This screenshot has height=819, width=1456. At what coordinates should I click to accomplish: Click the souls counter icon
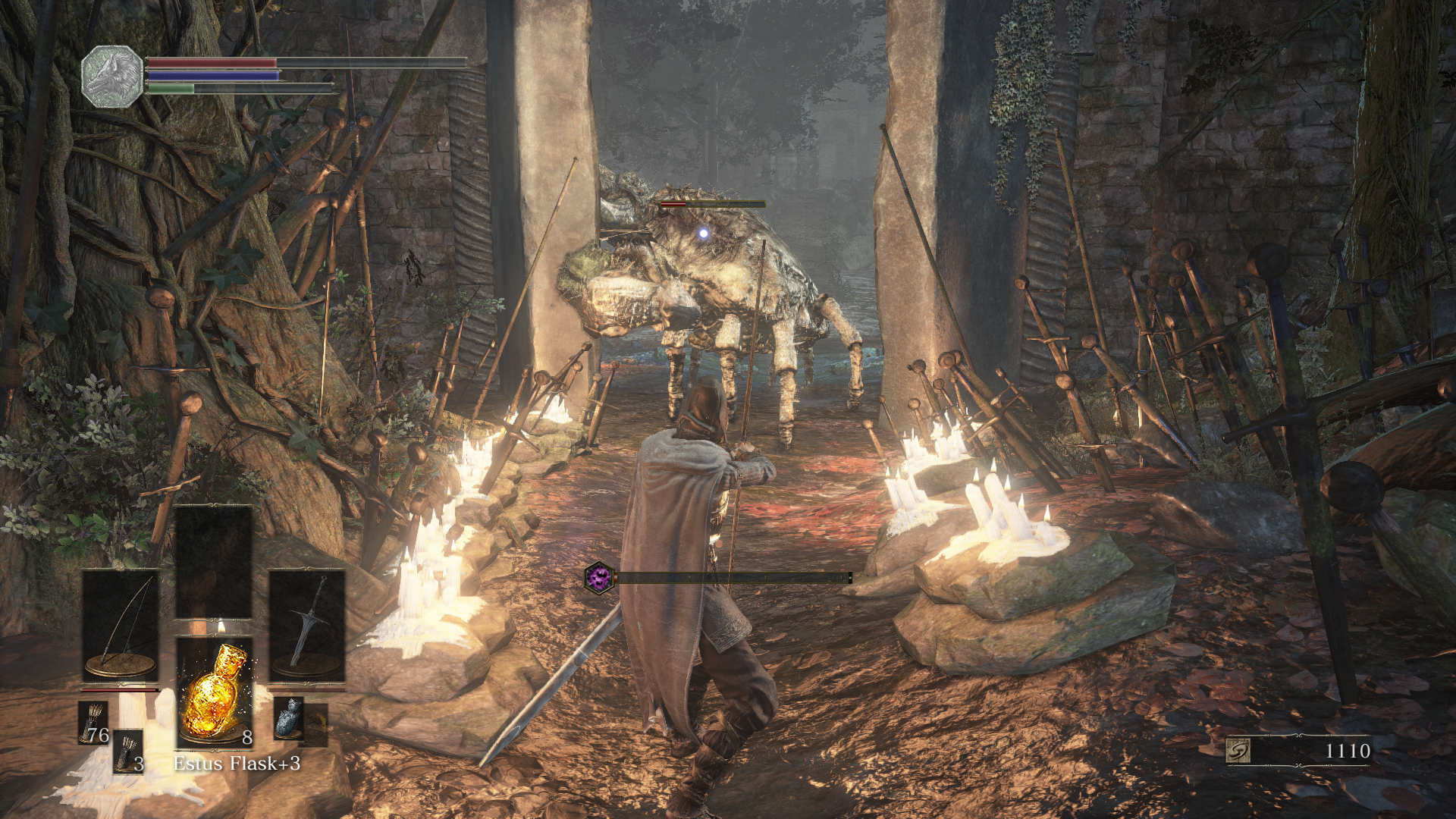point(1238,751)
